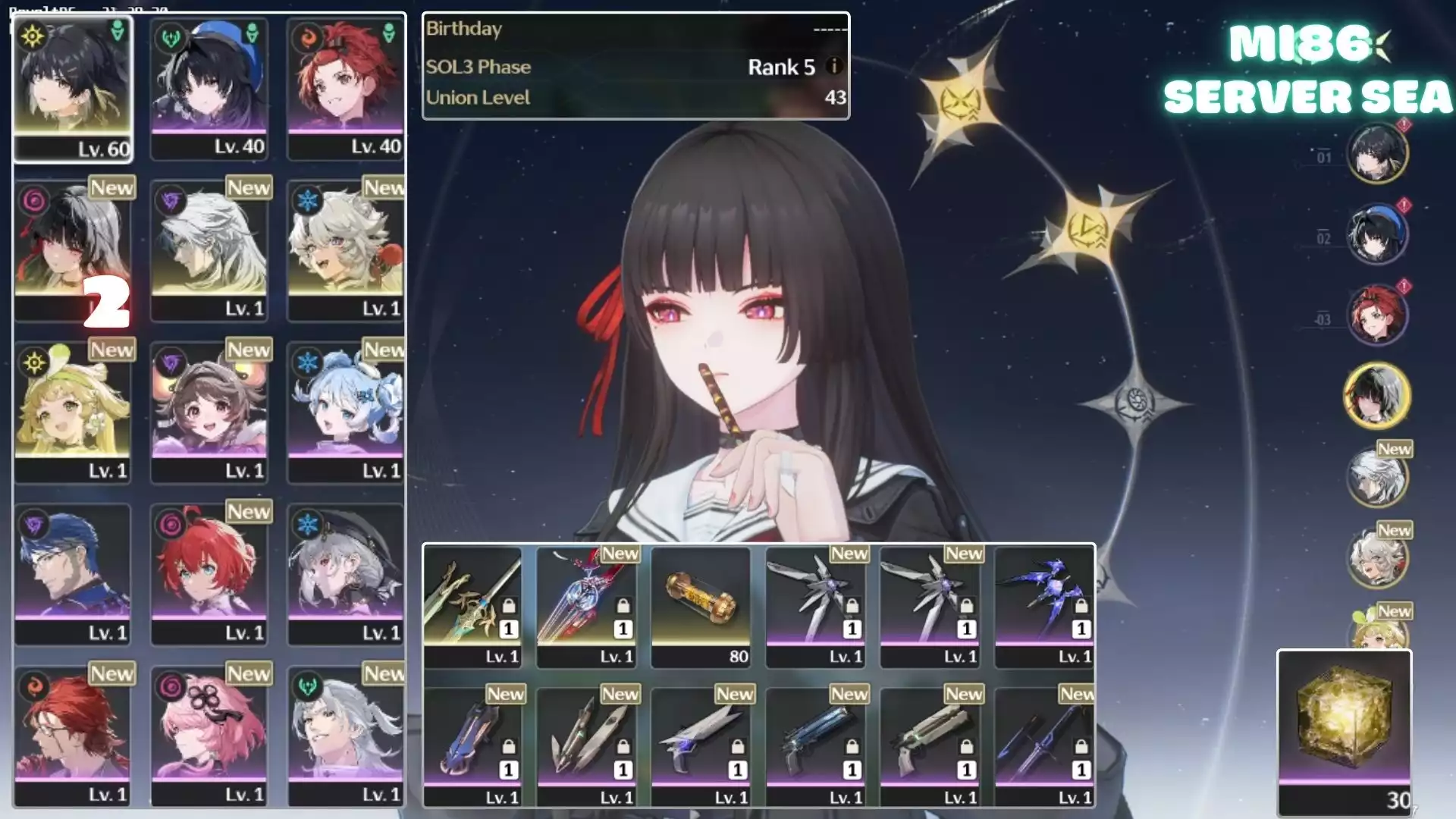Choose the blue-haired man with glasses card
The width and height of the screenshot is (1456, 819).
pyautogui.click(x=73, y=573)
